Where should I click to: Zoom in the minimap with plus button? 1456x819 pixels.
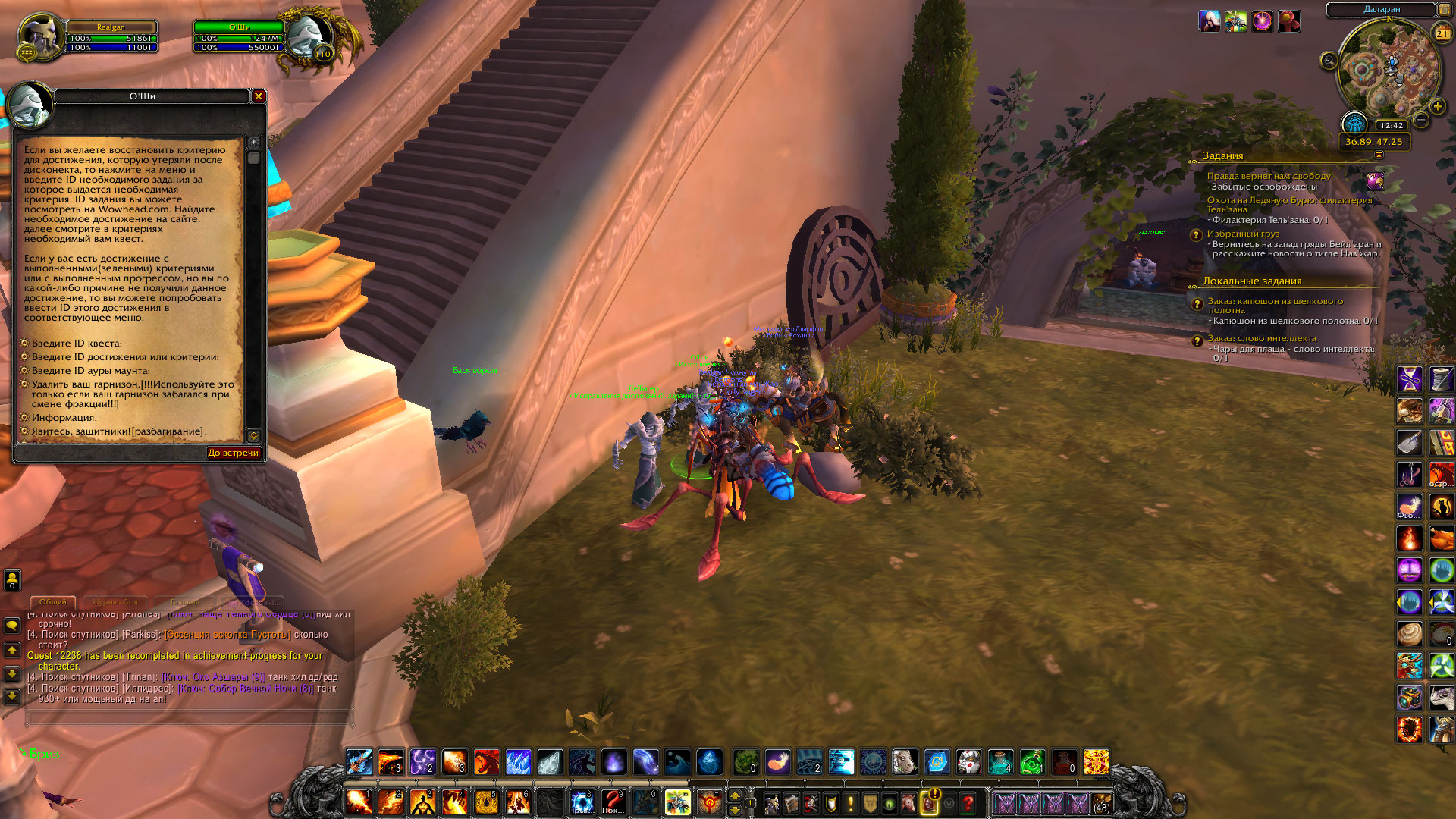pyautogui.click(x=1438, y=107)
